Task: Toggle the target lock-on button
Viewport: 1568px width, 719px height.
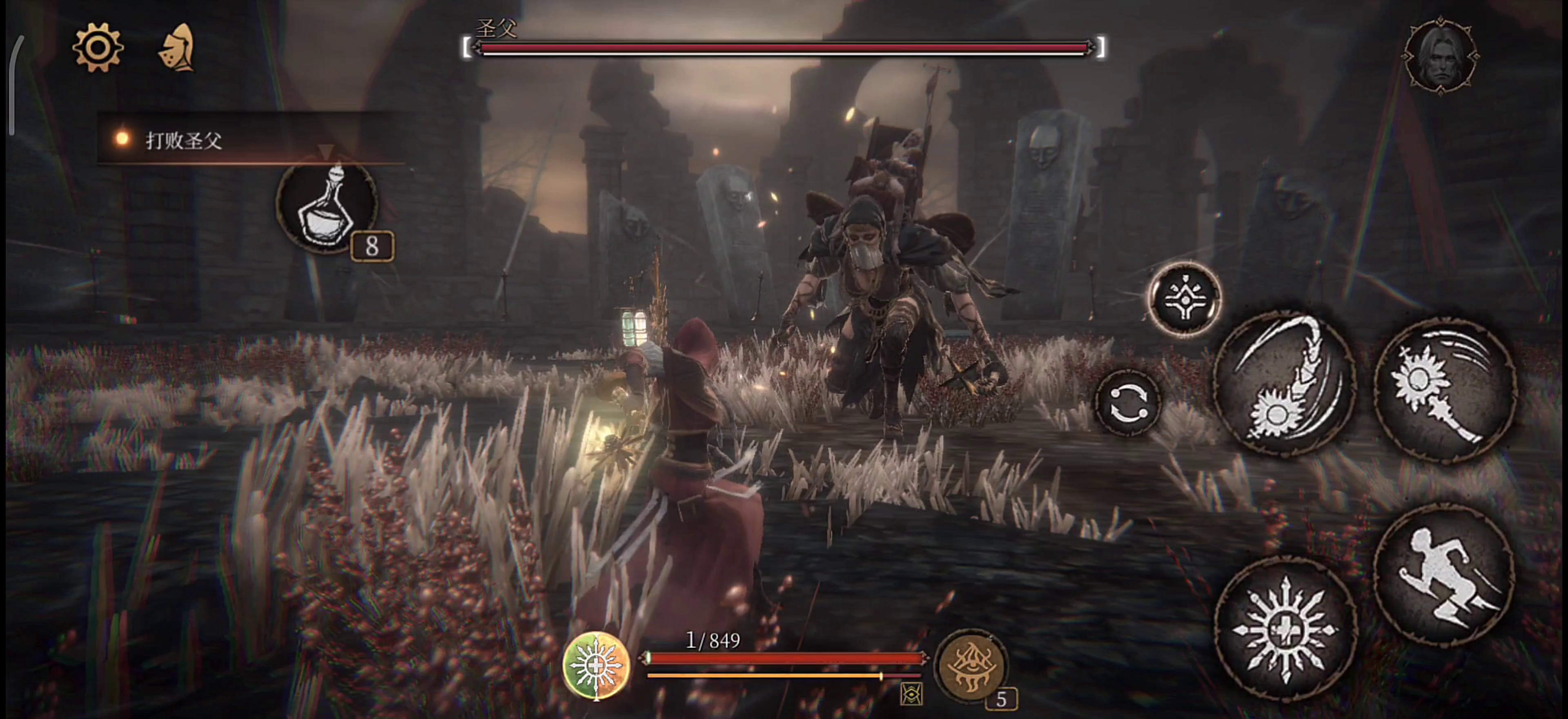Action: (x=1185, y=299)
